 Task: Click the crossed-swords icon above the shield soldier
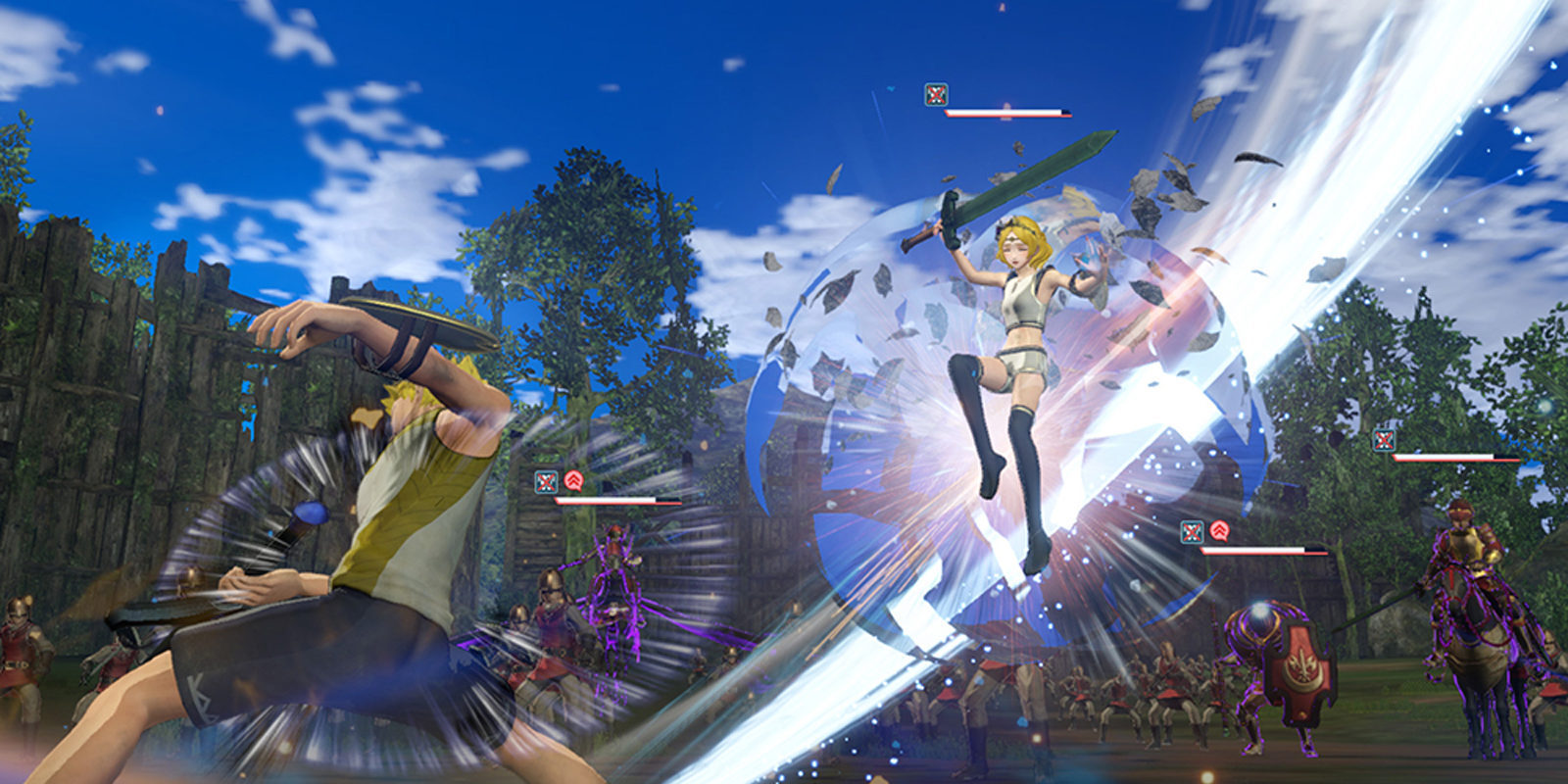click(x=1192, y=529)
